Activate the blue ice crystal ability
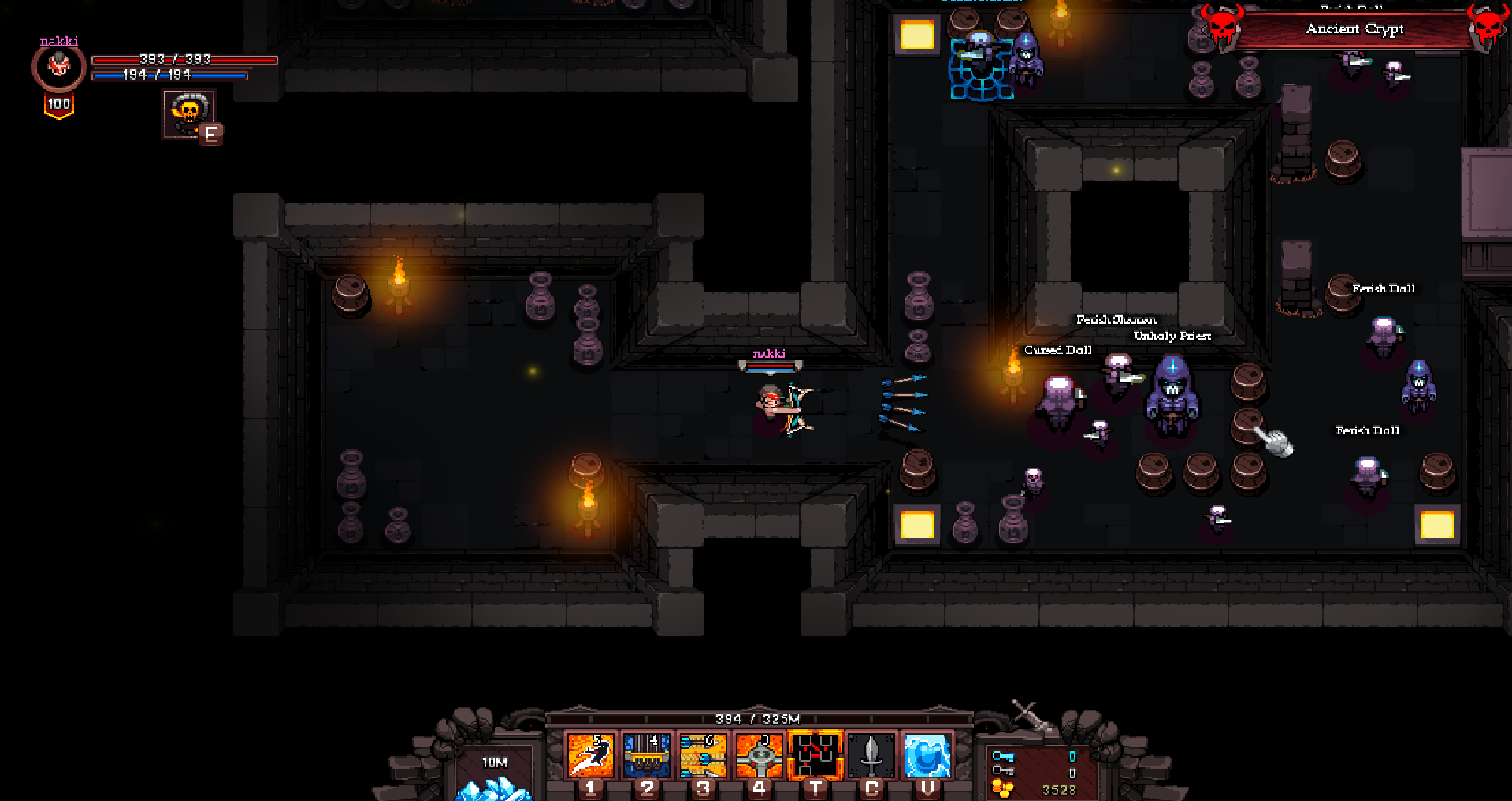This screenshot has height=801, width=1512. pyautogui.click(x=927, y=755)
